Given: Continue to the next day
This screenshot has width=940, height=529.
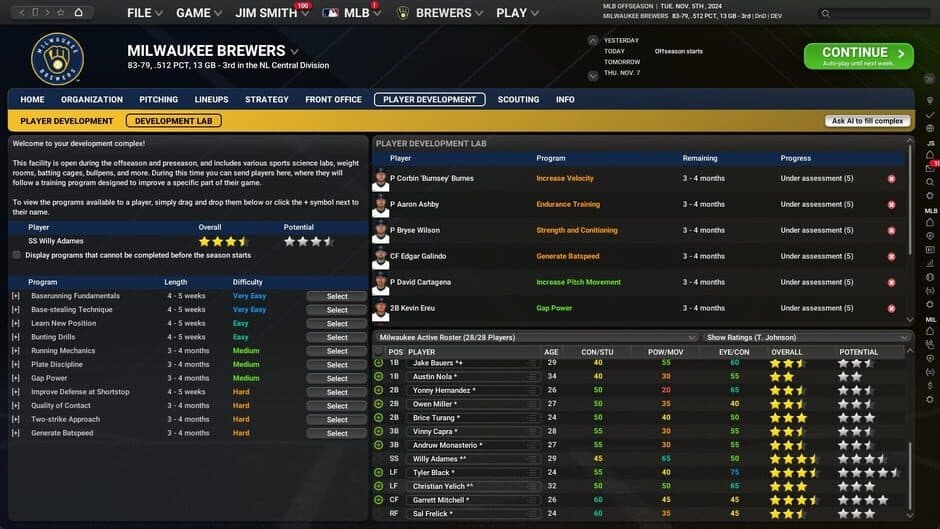Looking at the screenshot, I should click(858, 55).
